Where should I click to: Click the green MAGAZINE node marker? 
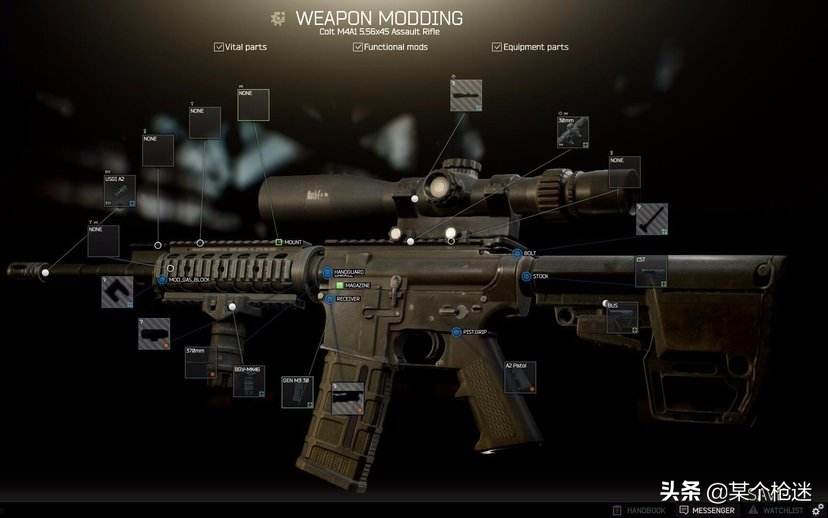click(x=339, y=285)
